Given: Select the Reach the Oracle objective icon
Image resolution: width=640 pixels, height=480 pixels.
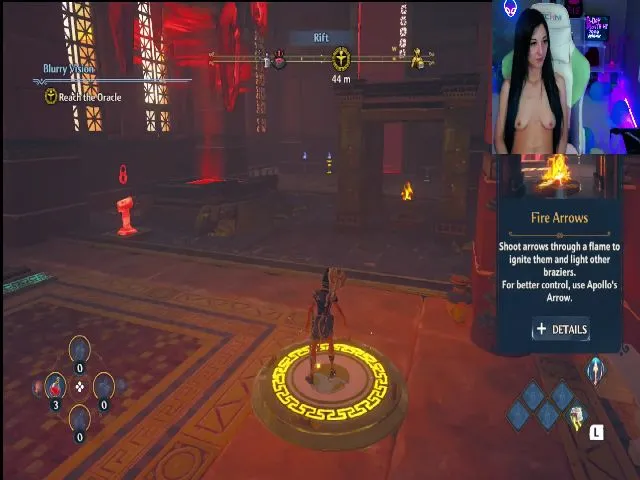Looking at the screenshot, I should 51,97.
